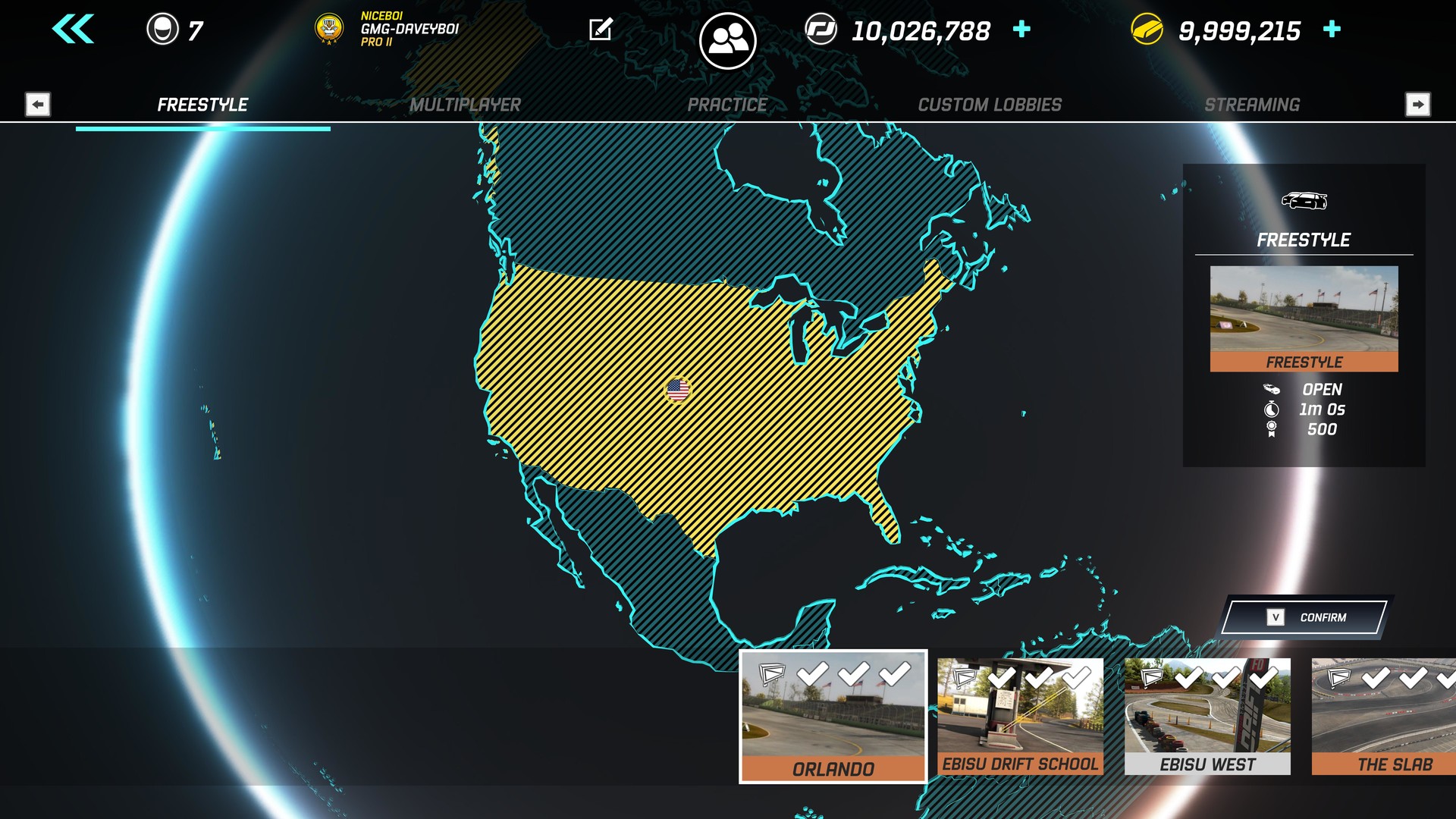The height and width of the screenshot is (819, 1456).
Task: Select the US flag marker on the map
Action: coord(679,389)
